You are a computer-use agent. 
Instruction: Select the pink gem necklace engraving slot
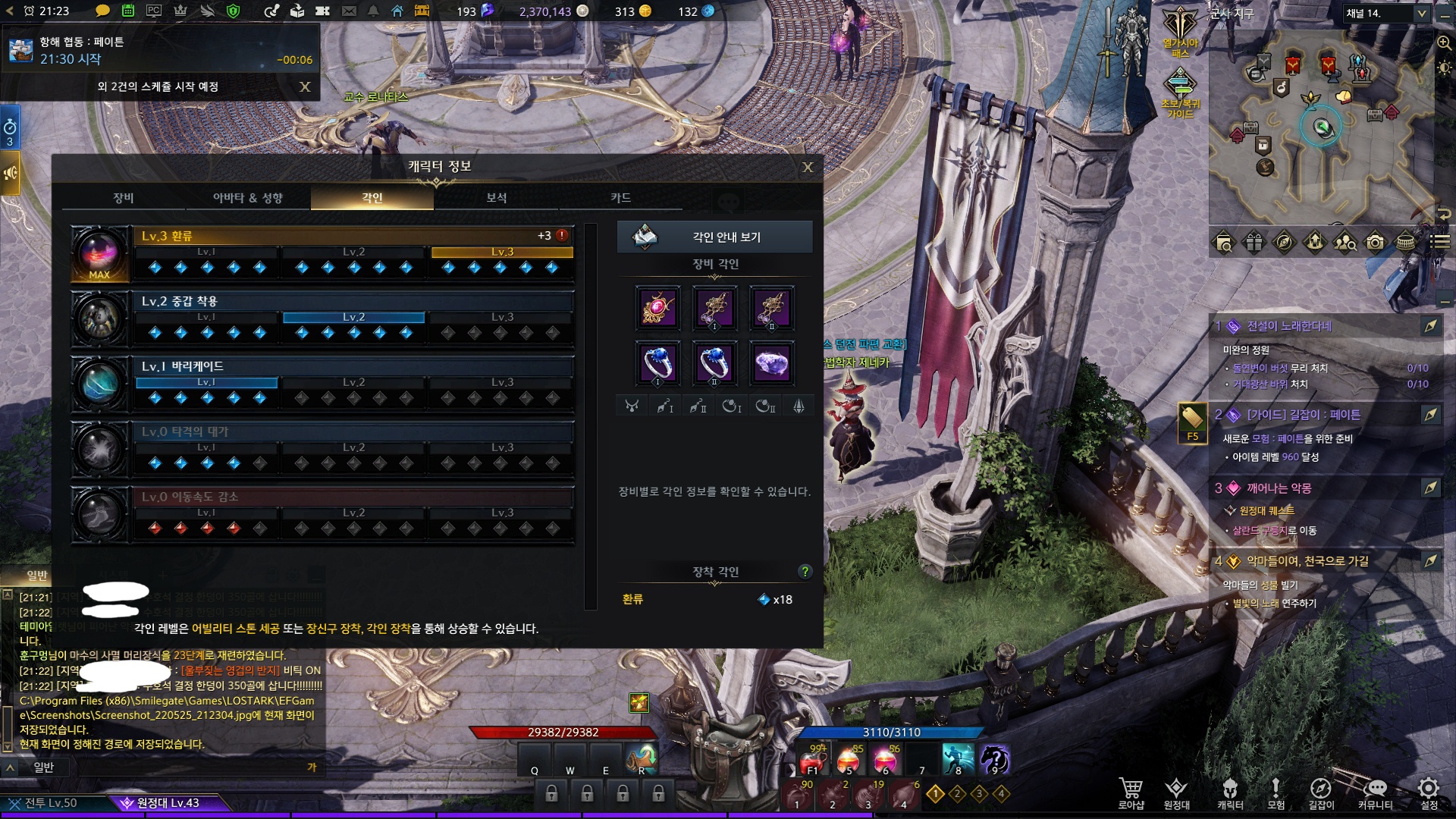click(657, 309)
